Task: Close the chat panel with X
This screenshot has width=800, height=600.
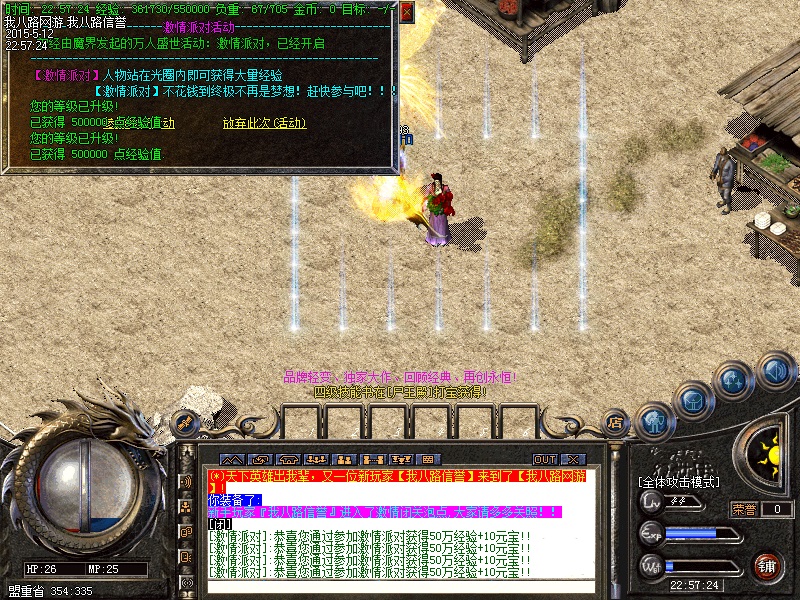Action: coord(575,459)
